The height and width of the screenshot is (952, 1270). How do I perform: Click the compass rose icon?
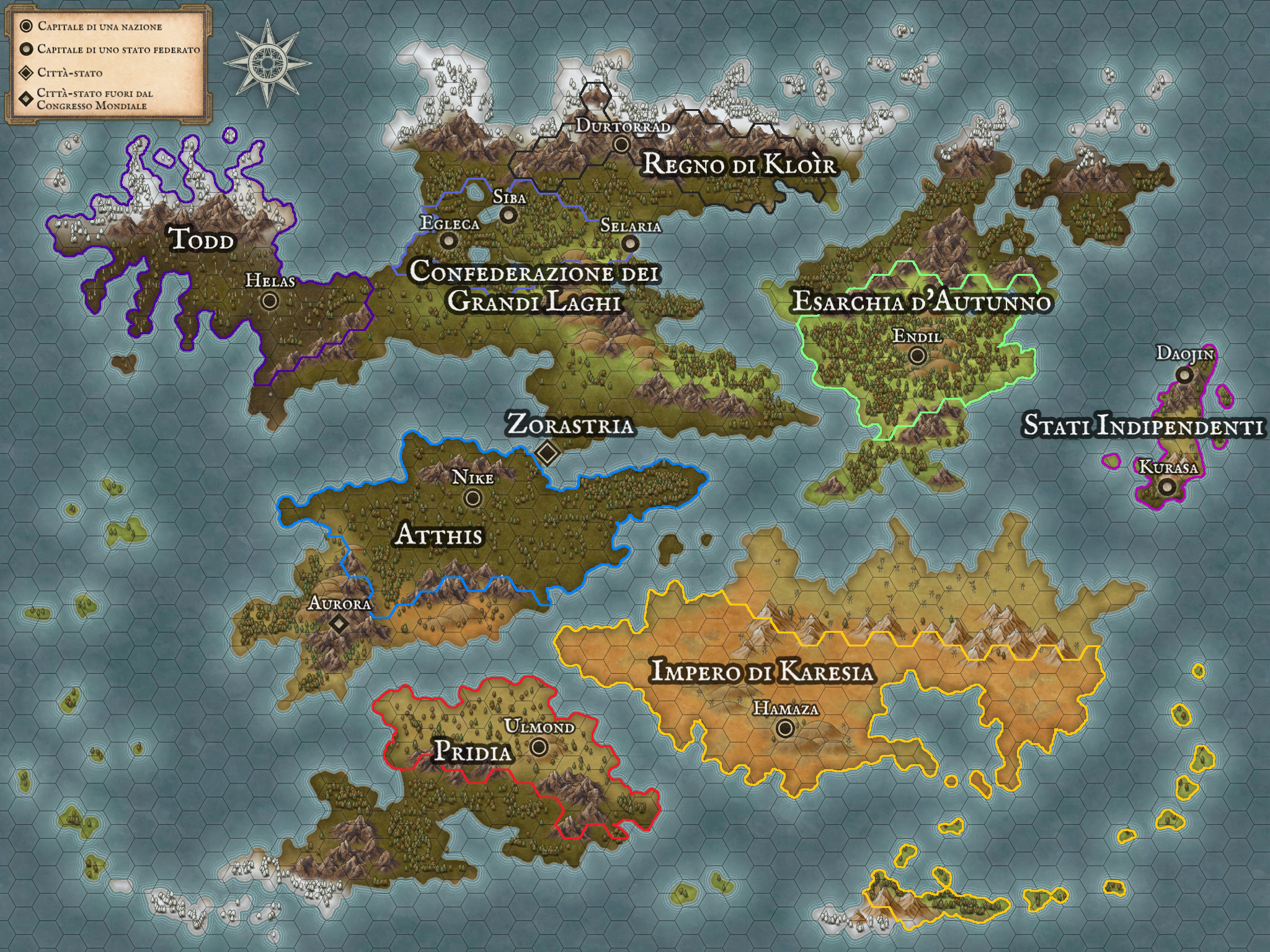coord(268,62)
